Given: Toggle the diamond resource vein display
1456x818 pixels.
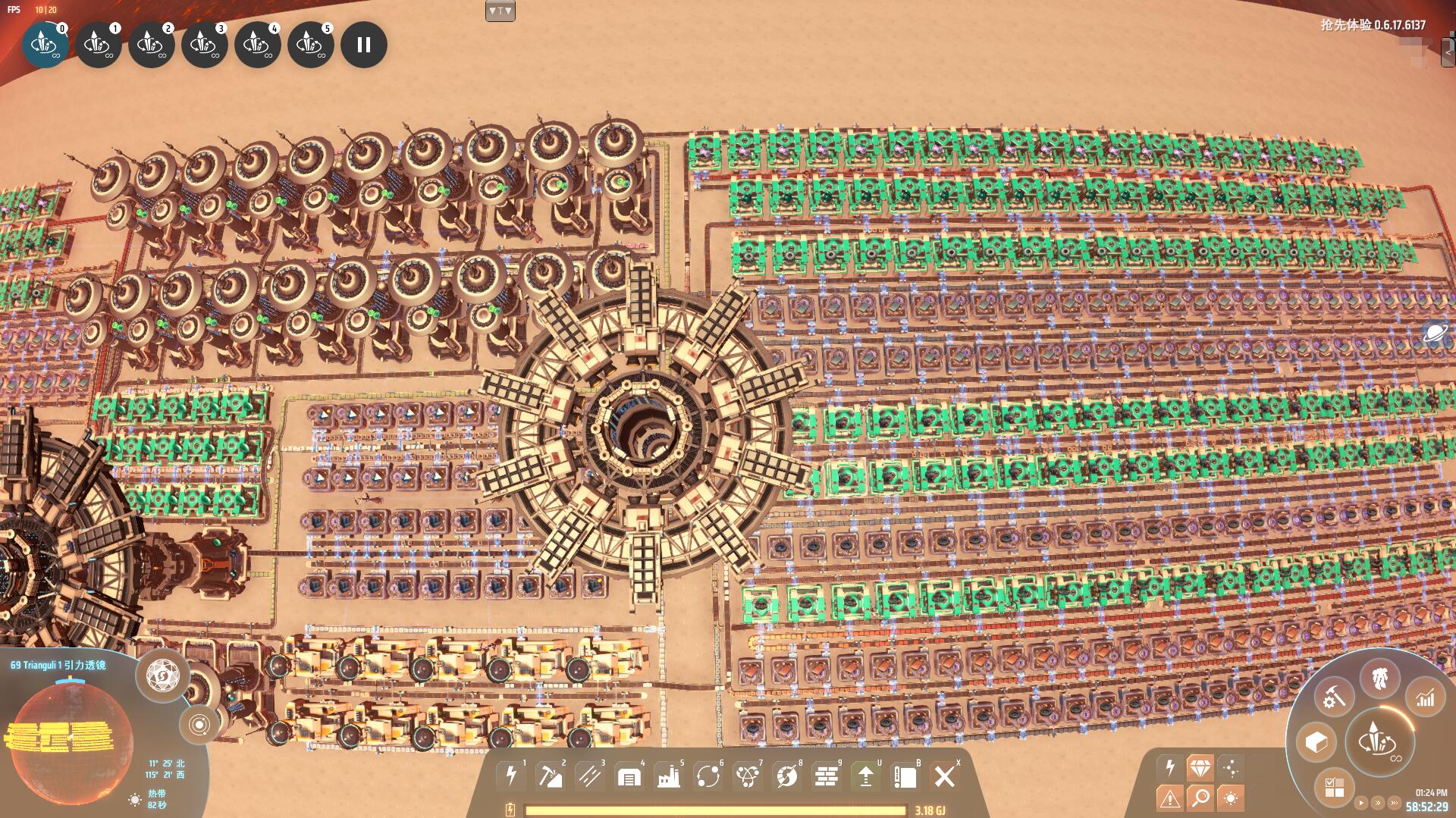Looking at the screenshot, I should (1200, 767).
